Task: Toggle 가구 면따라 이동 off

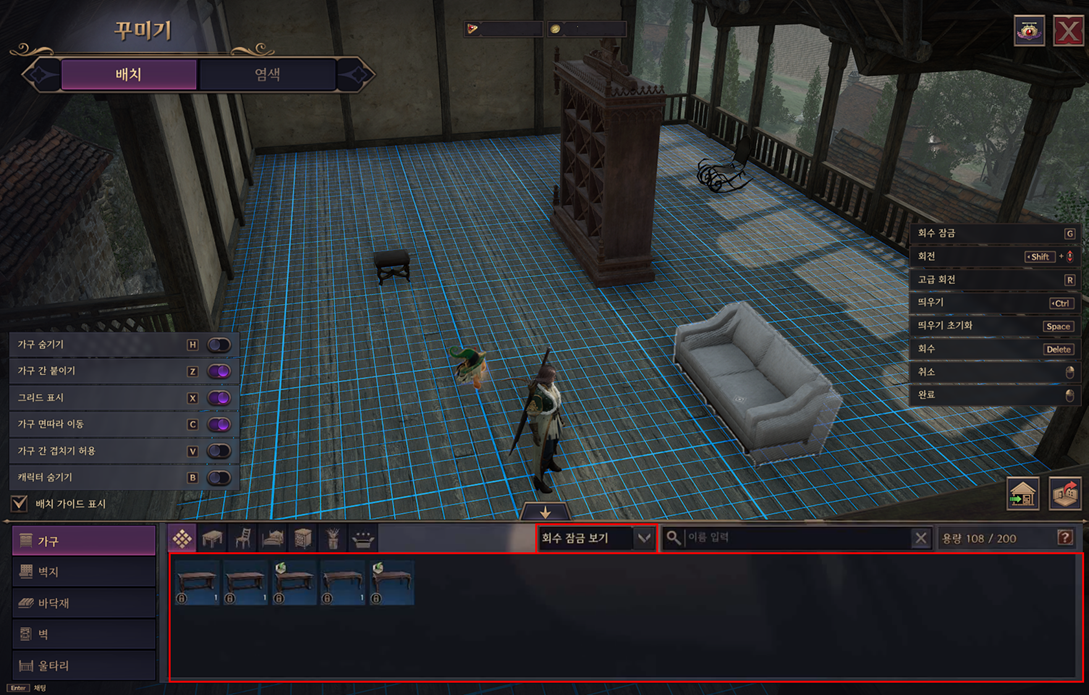Action: pyautogui.click(x=218, y=425)
